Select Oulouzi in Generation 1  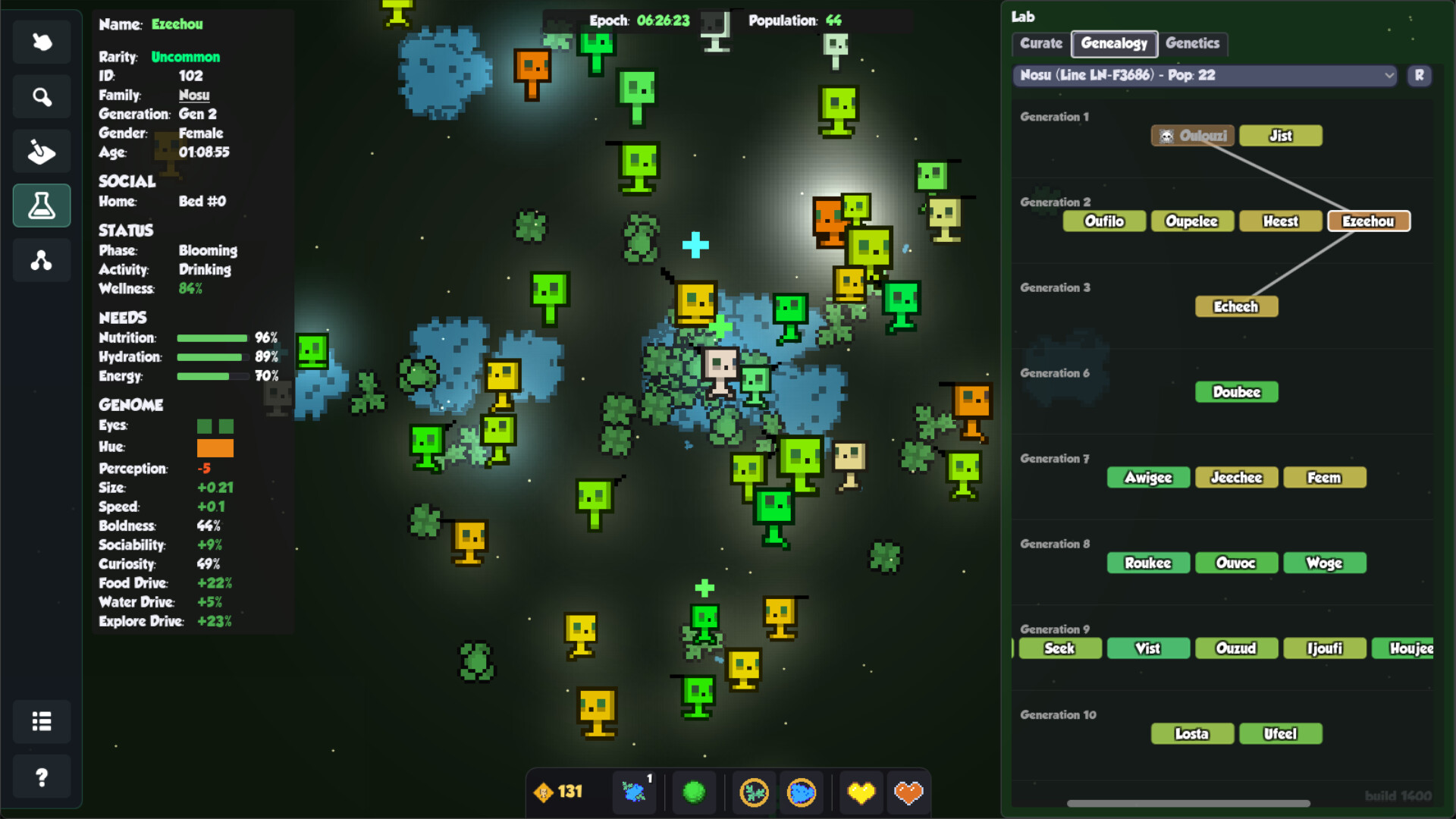click(1192, 136)
